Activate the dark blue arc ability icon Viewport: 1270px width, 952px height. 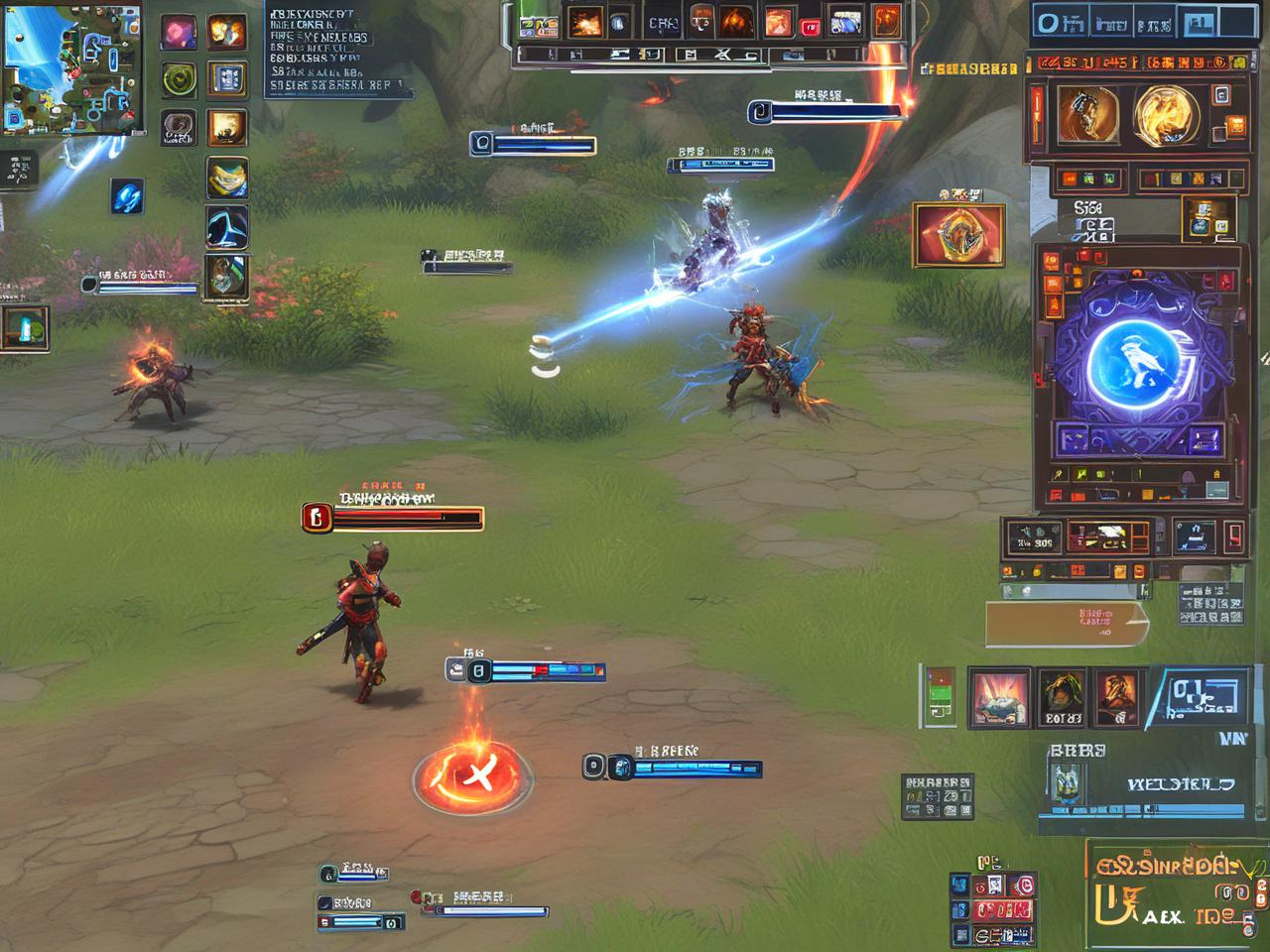(226, 227)
